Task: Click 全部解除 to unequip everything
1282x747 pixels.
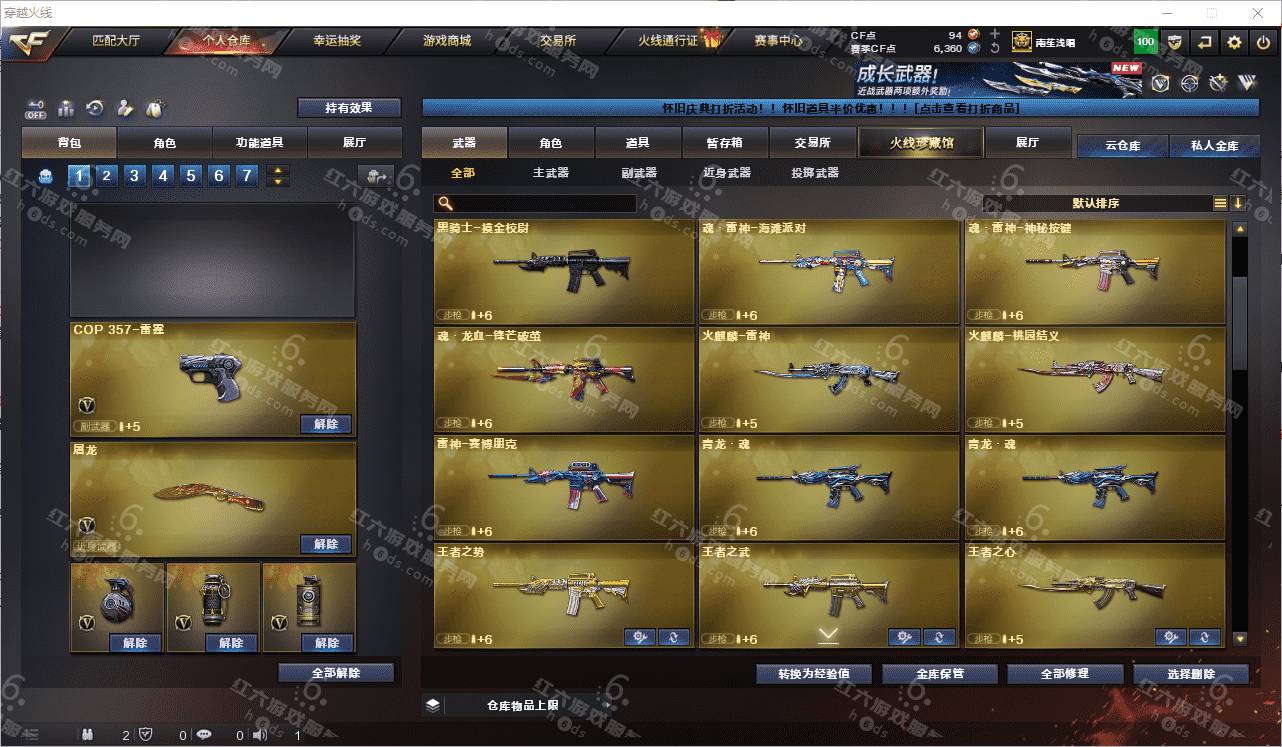Action: pyautogui.click(x=336, y=673)
